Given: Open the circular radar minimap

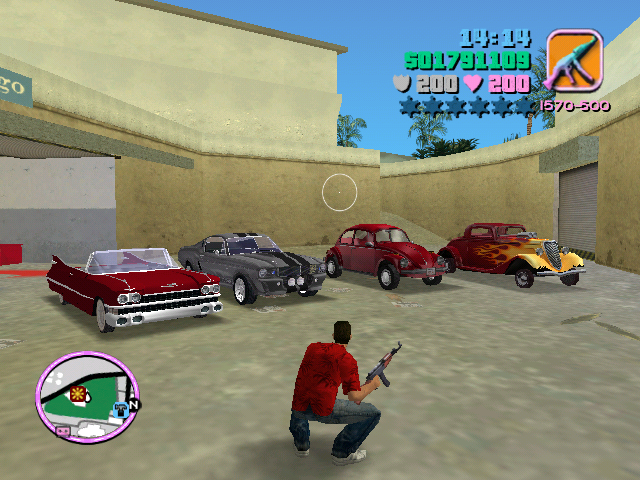Looking at the screenshot, I should pos(88,397).
